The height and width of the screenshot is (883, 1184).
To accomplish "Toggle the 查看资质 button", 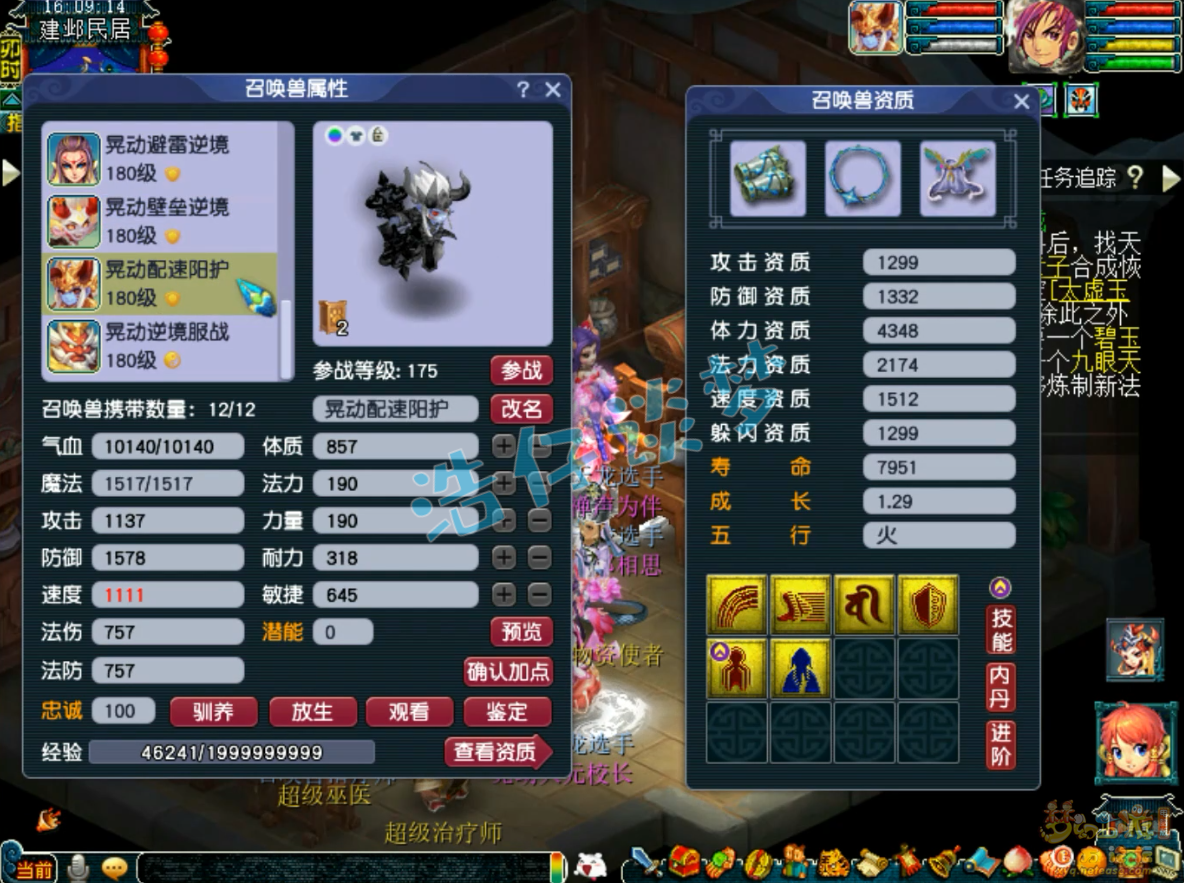I will click(x=497, y=752).
